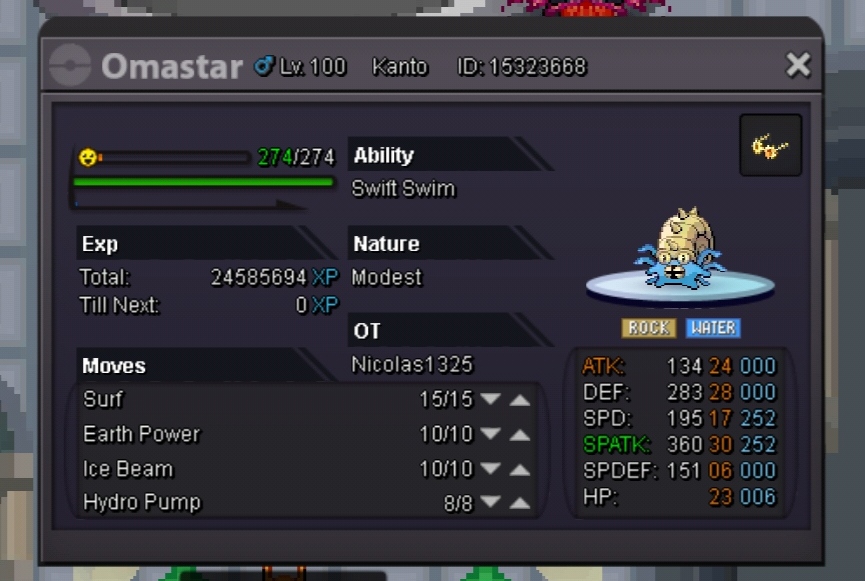Move Earth Power up one slot
Viewport: 865px width, 581px height.
coord(520,434)
